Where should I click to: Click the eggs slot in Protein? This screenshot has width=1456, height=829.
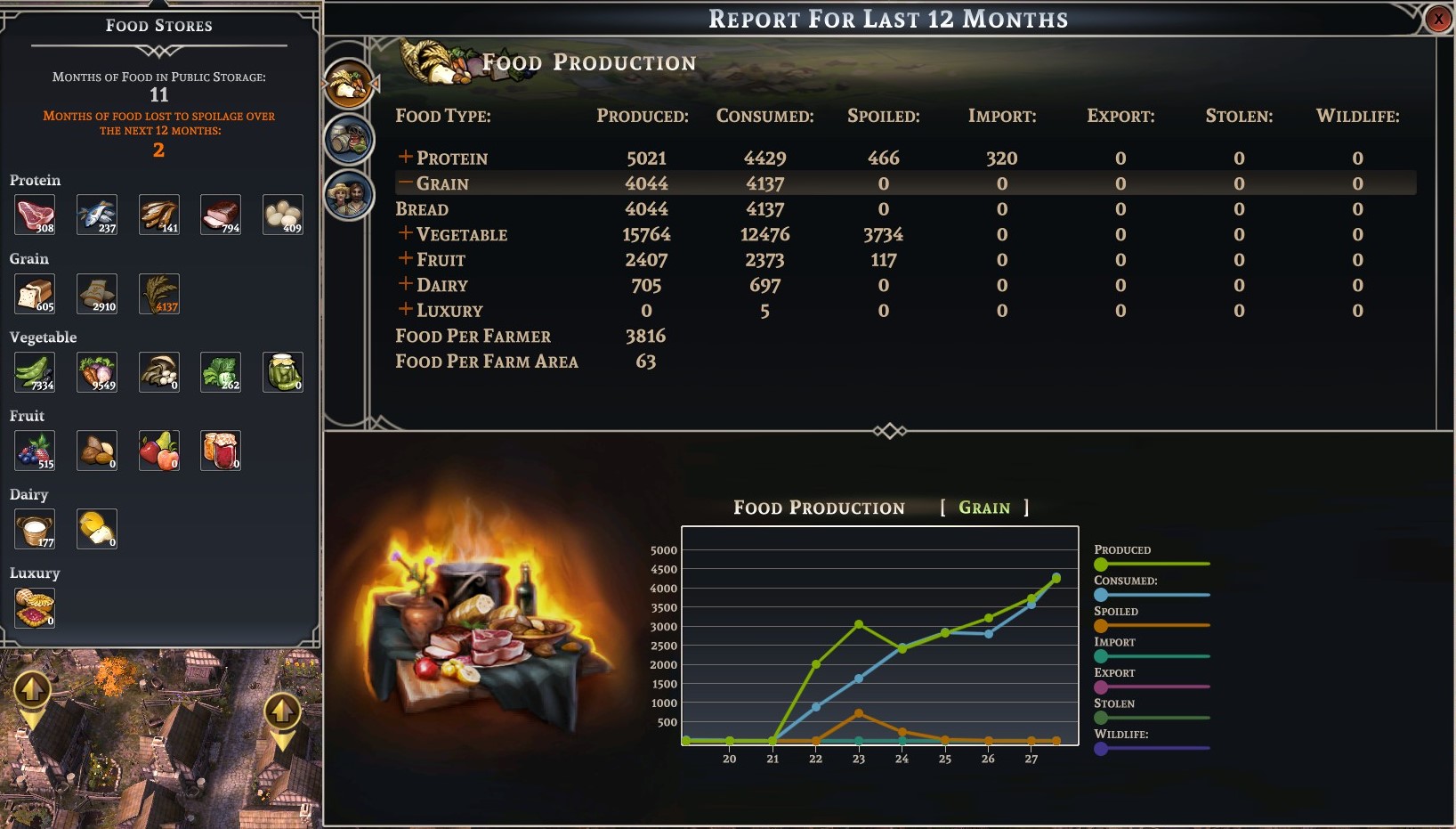(x=283, y=215)
